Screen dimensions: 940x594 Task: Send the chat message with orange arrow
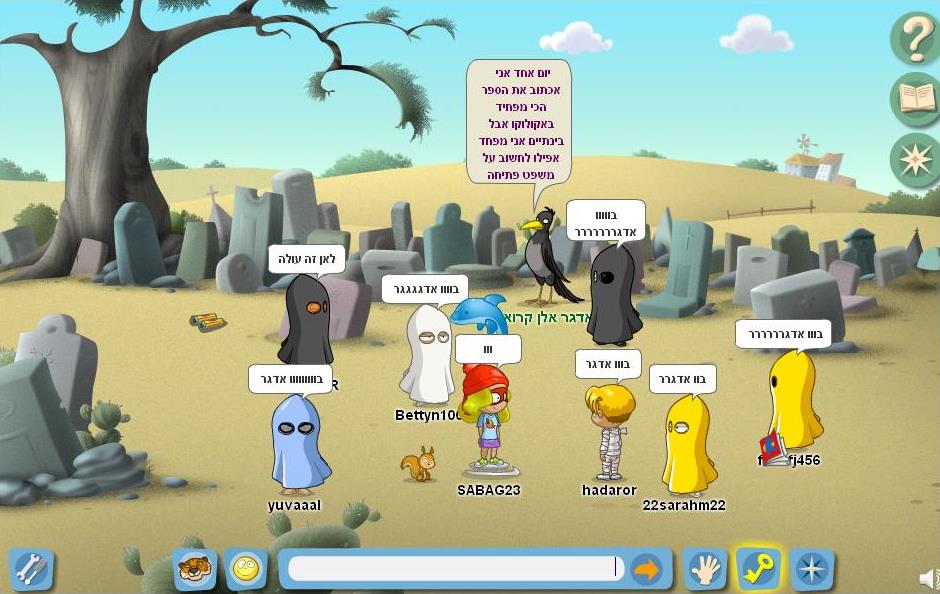647,569
